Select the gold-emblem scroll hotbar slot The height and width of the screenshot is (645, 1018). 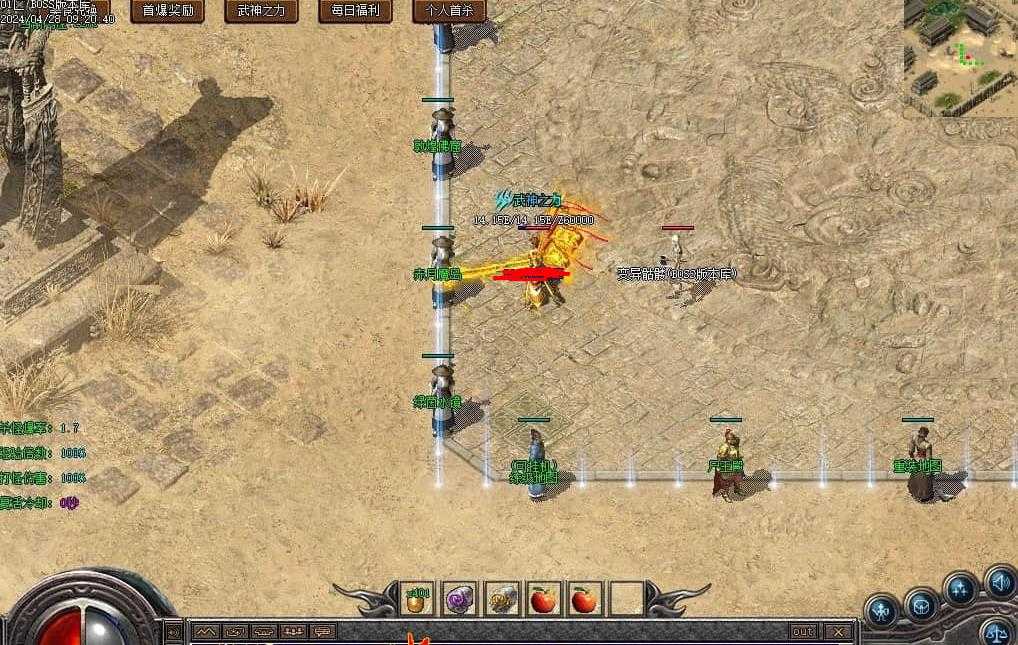pyautogui.click(x=500, y=599)
